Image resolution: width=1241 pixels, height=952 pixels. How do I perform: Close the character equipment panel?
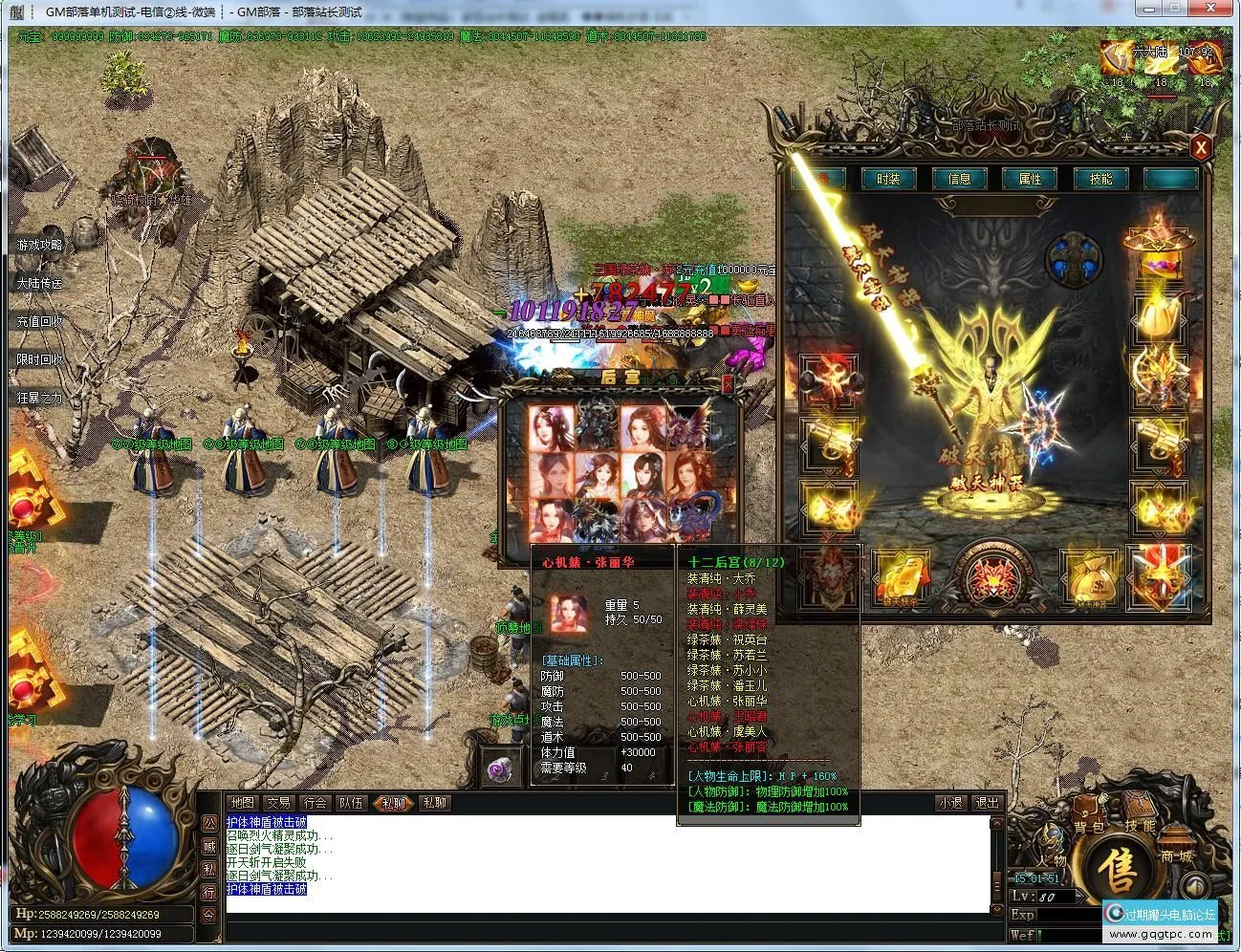point(1201,146)
